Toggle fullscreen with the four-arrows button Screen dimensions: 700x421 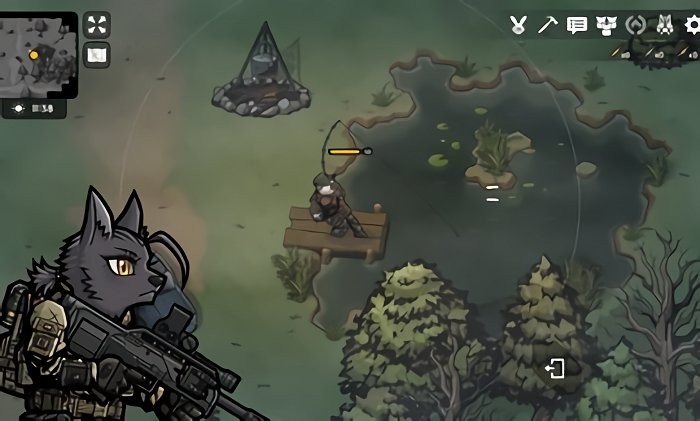(x=96, y=25)
